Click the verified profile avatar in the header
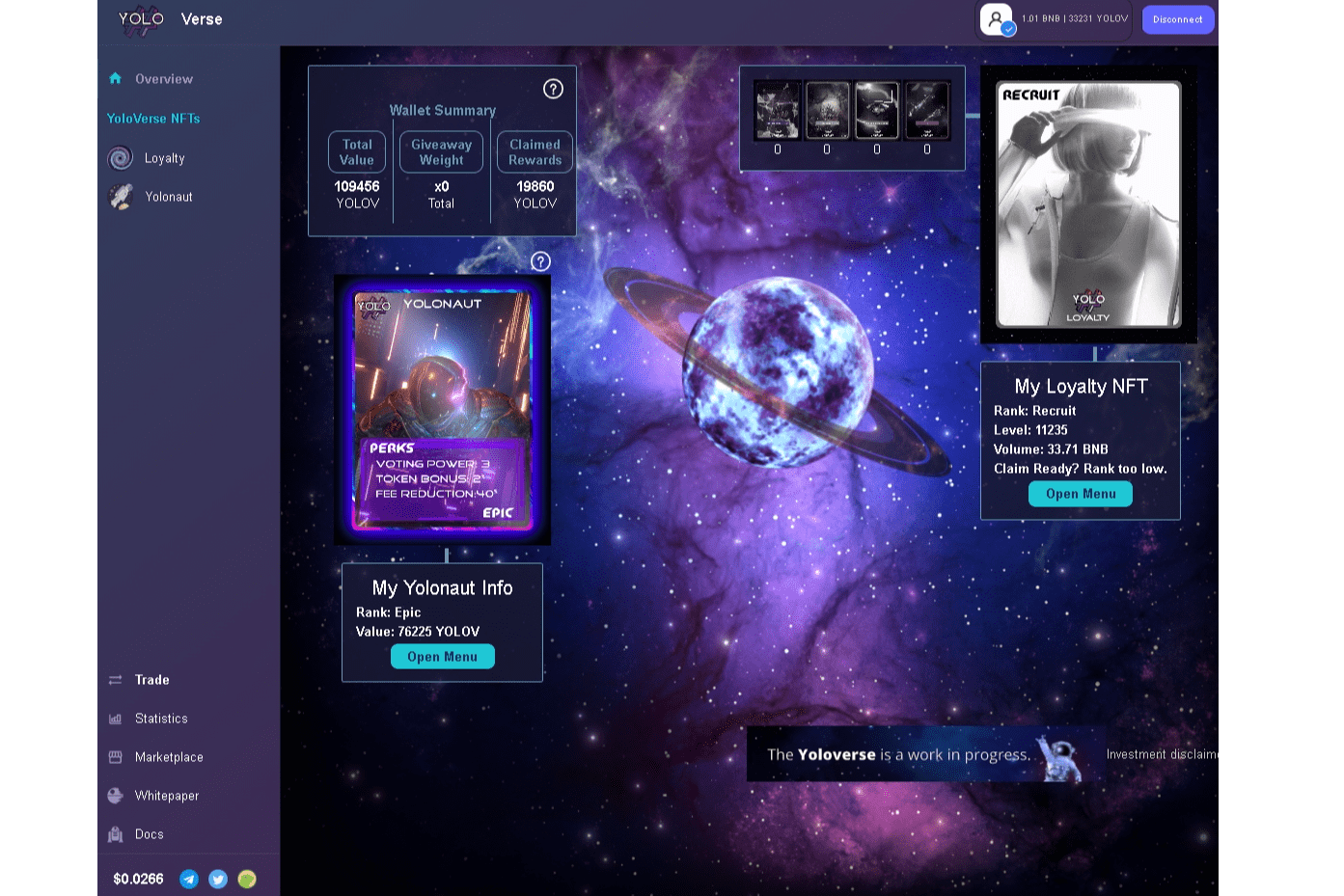1344x896 pixels. tap(996, 19)
